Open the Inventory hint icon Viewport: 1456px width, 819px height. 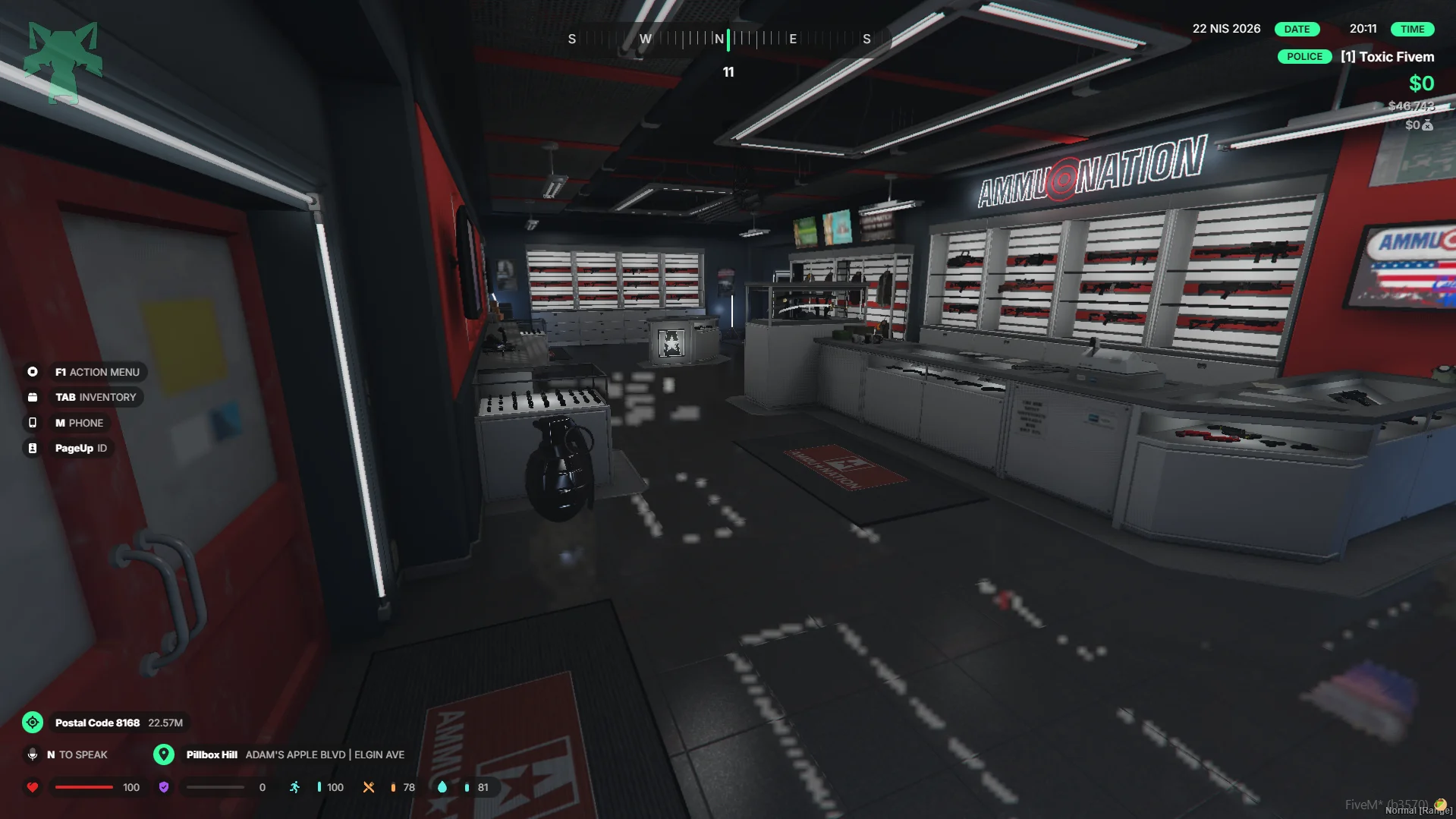click(x=33, y=397)
